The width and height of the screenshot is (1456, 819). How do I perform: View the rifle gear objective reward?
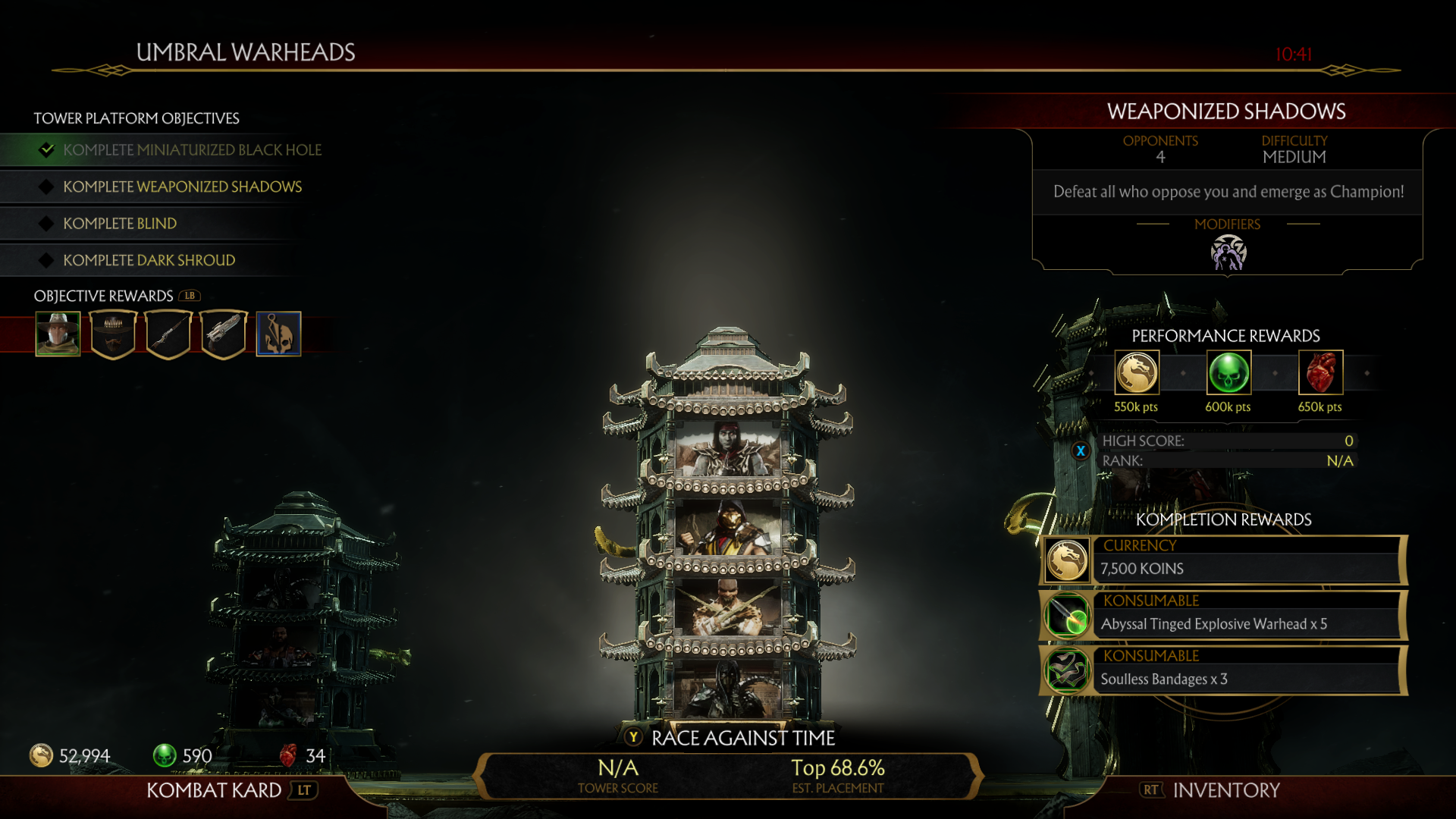(168, 334)
